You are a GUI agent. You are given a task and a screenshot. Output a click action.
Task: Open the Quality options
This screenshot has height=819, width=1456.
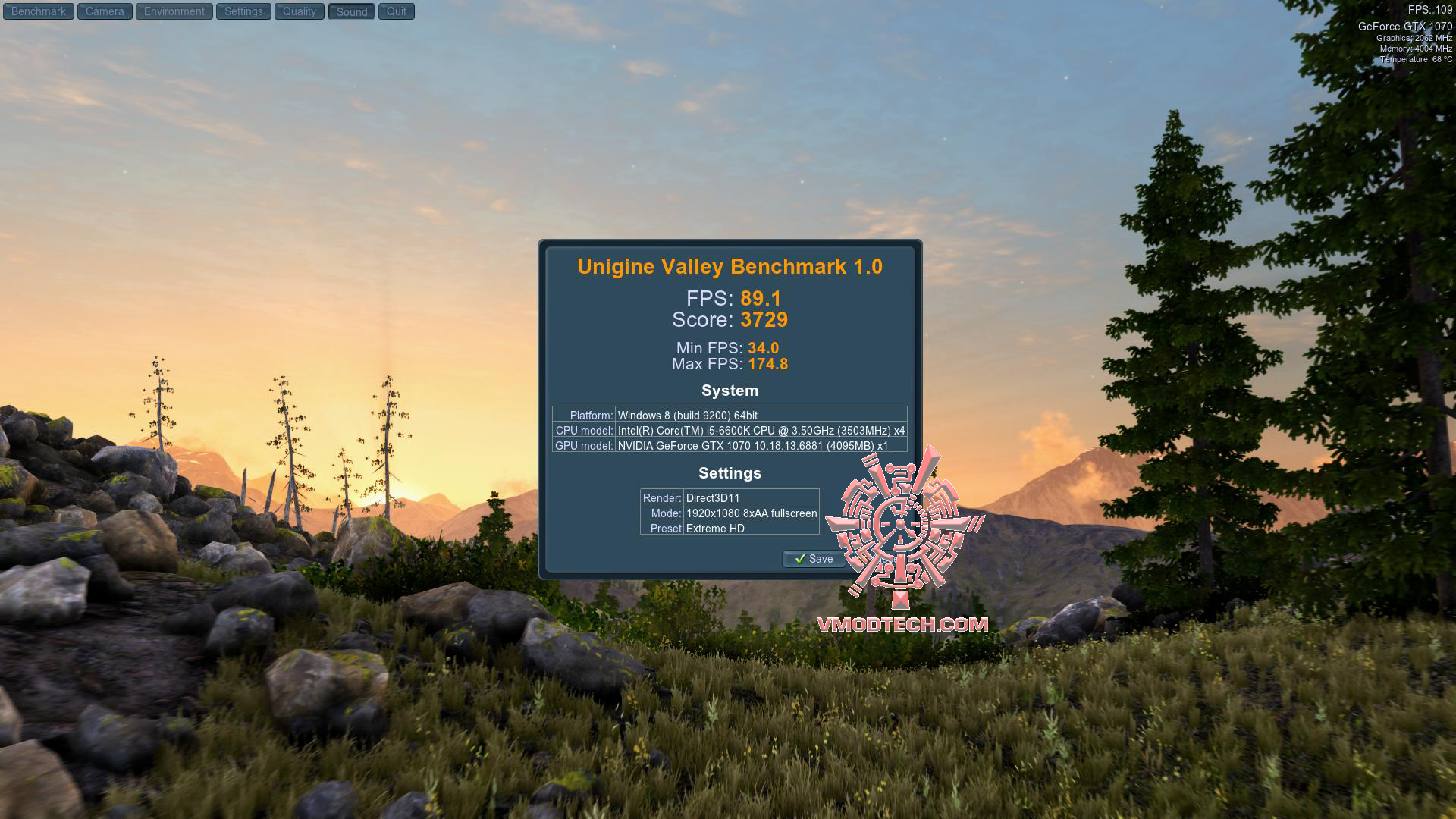(298, 11)
